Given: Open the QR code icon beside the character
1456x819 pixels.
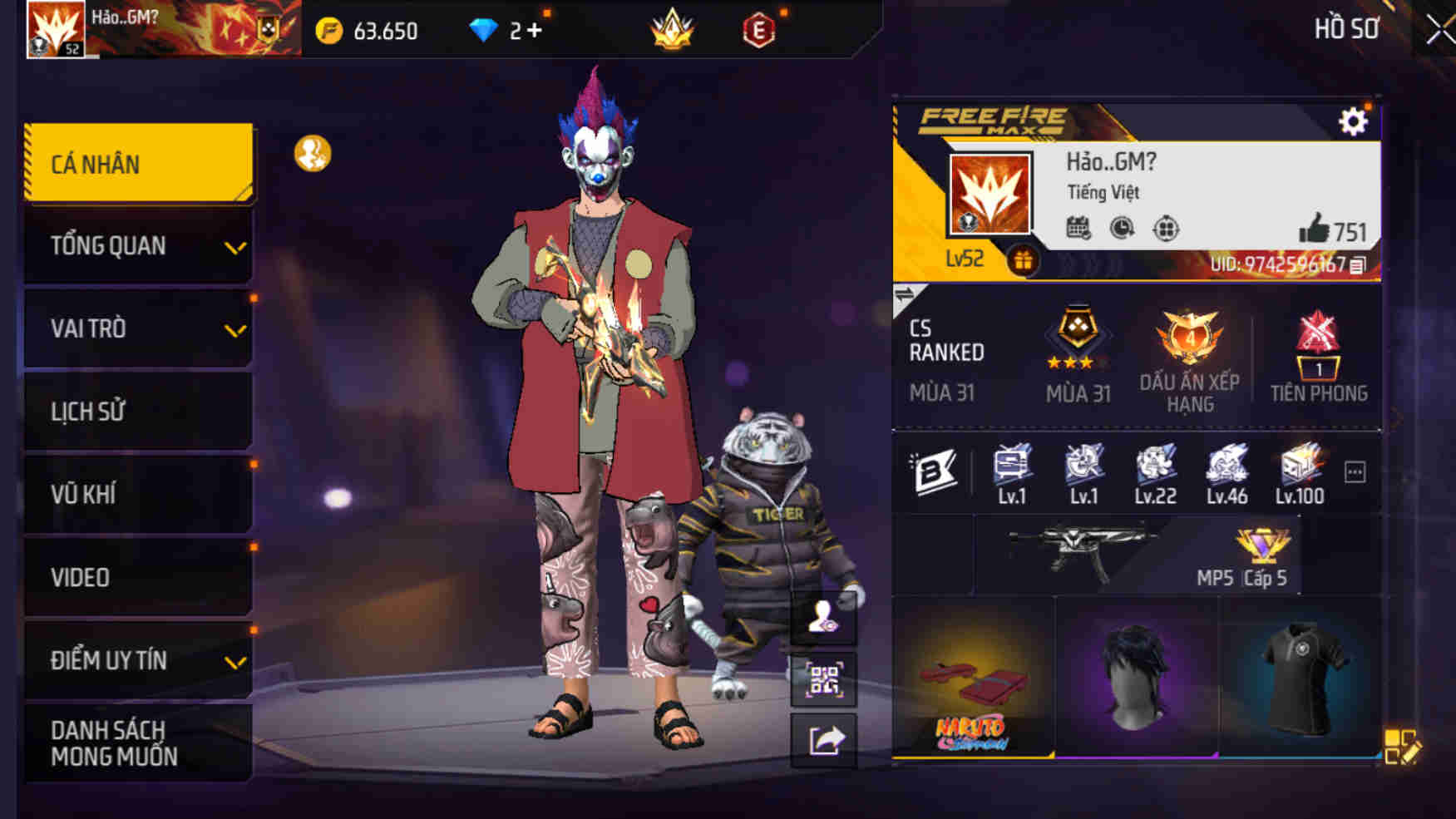Looking at the screenshot, I should tap(826, 680).
